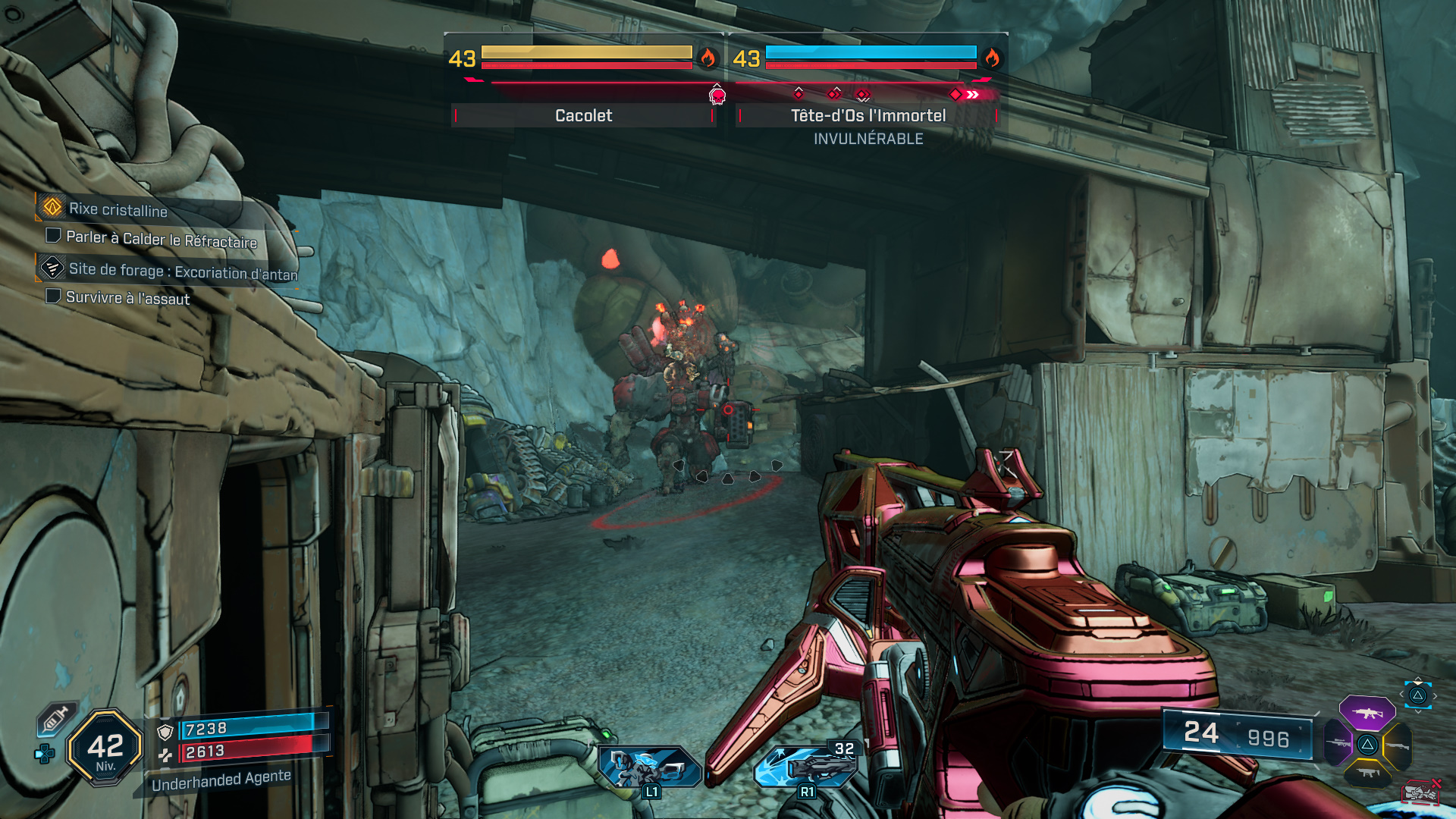This screenshot has height=819, width=1456.
Task: Open the level 42 character badge
Action: click(x=105, y=748)
